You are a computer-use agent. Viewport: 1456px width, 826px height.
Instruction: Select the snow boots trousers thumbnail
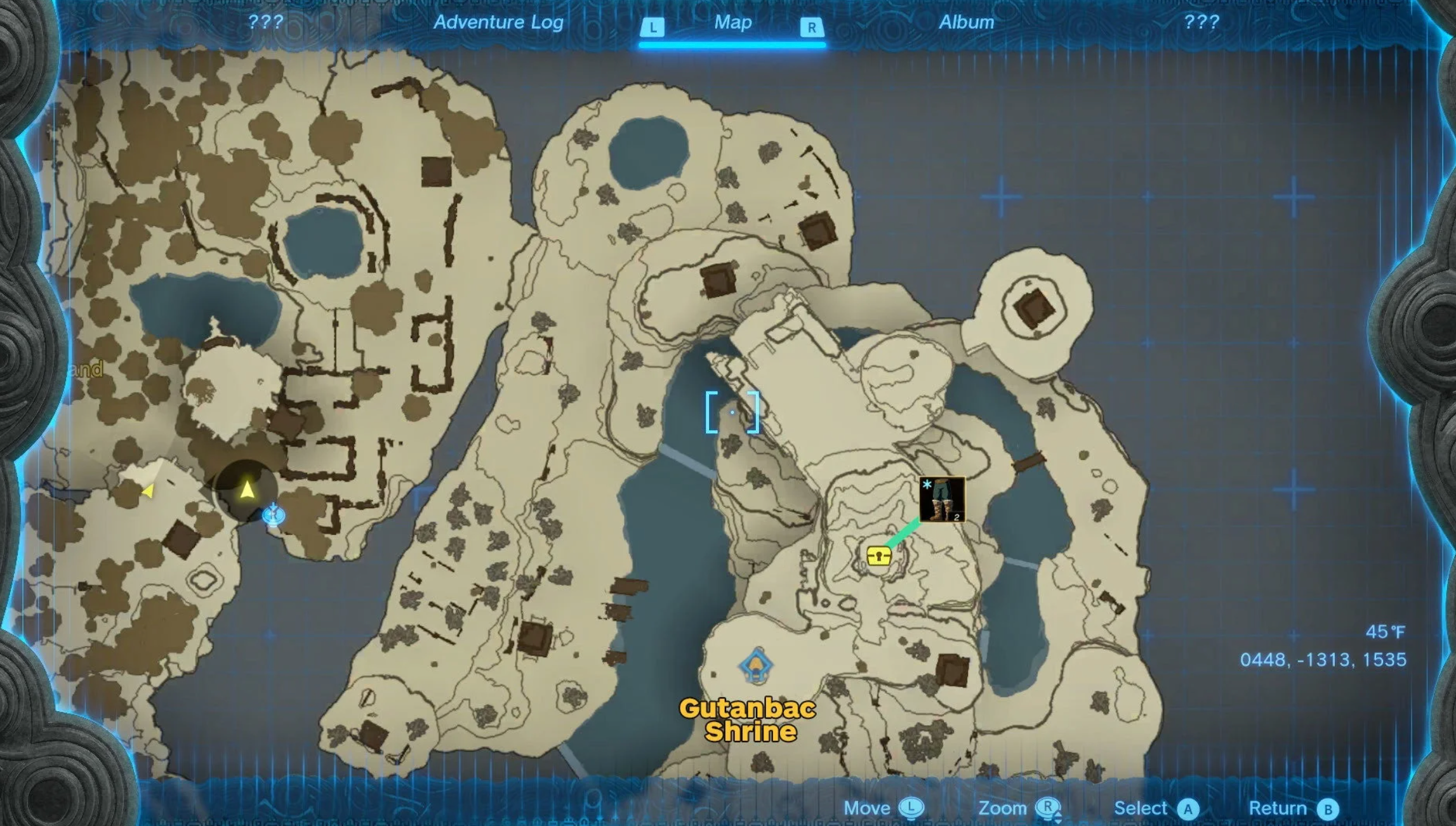(x=941, y=499)
